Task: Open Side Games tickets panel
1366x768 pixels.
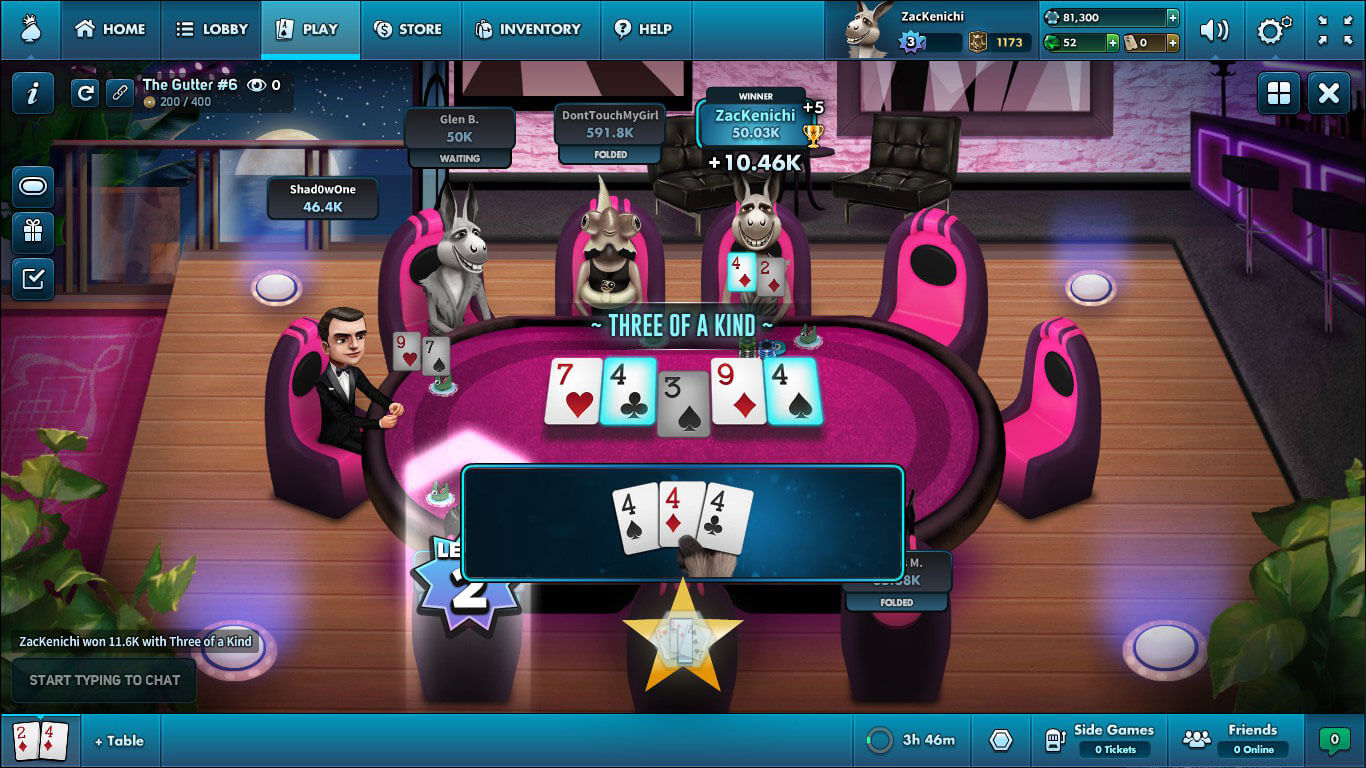Action: click(x=1102, y=740)
